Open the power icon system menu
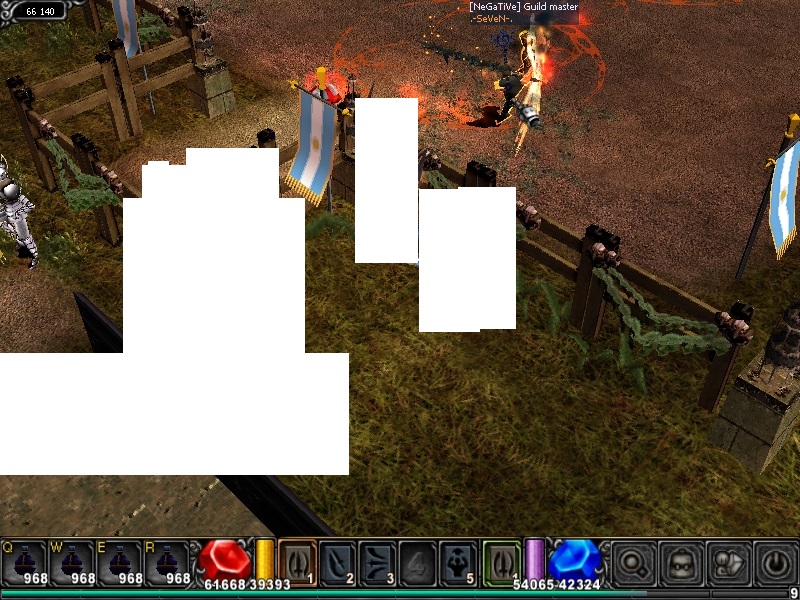This screenshot has width=800, height=600. click(x=775, y=563)
